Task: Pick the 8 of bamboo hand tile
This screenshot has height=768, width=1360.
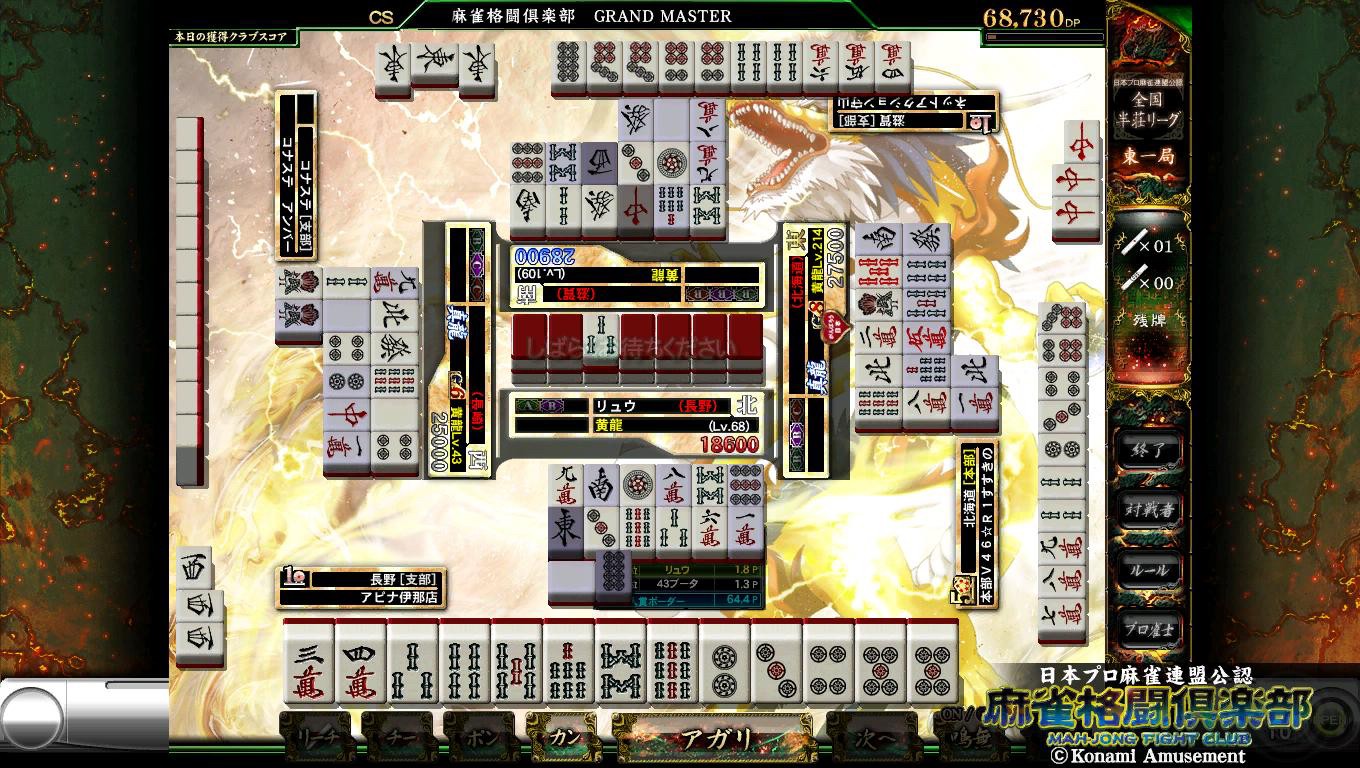Action: point(621,663)
